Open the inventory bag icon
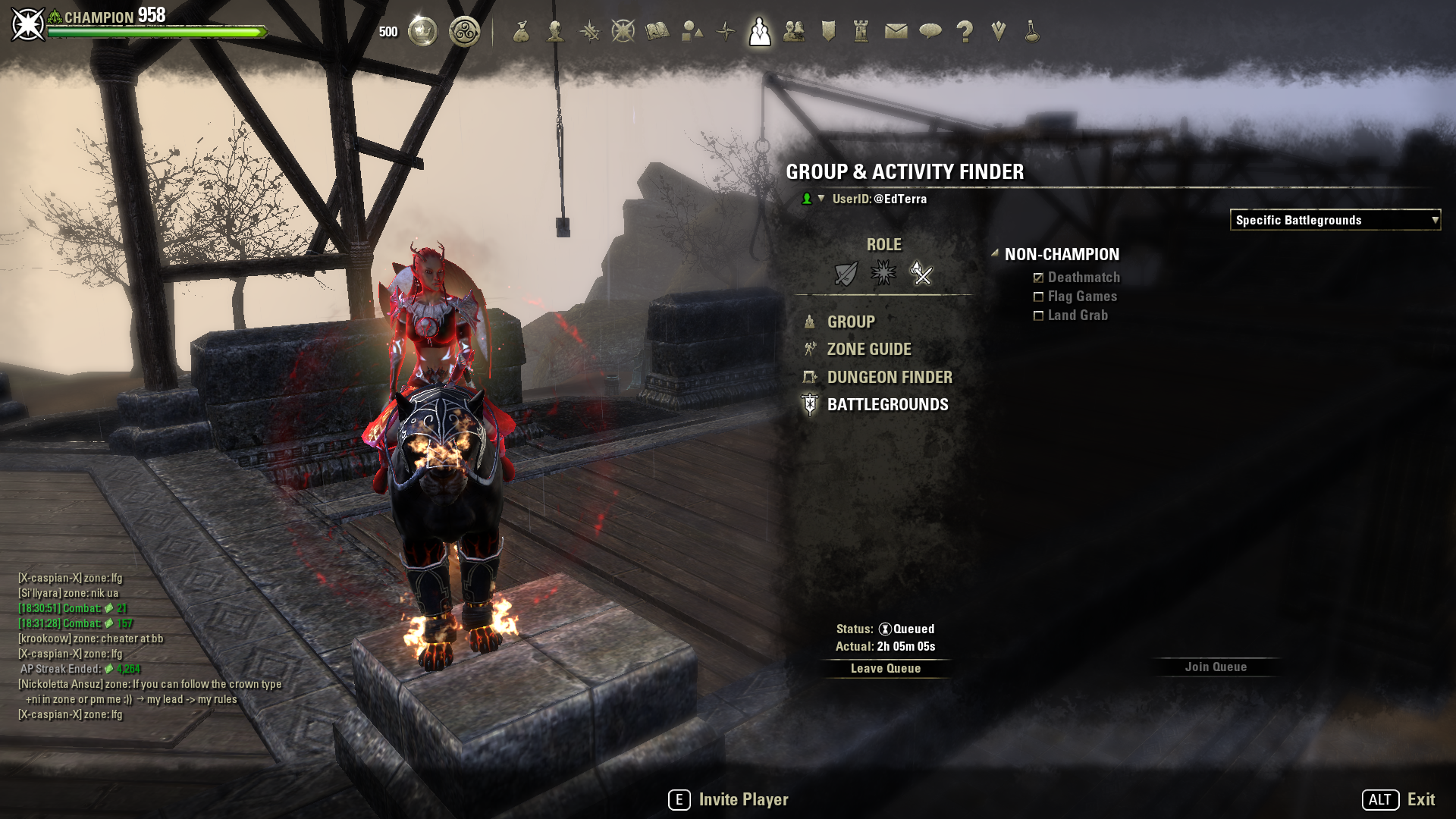 click(x=521, y=32)
